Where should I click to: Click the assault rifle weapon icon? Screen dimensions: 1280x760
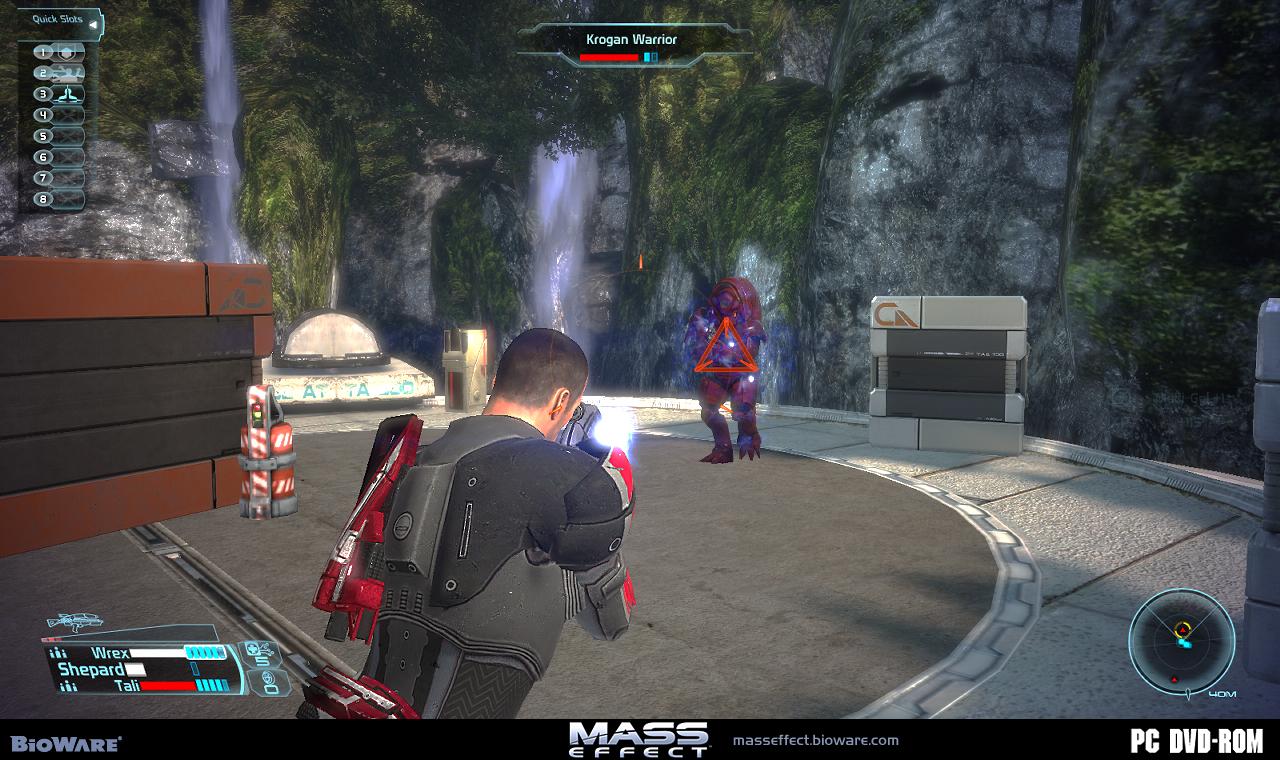(75, 622)
